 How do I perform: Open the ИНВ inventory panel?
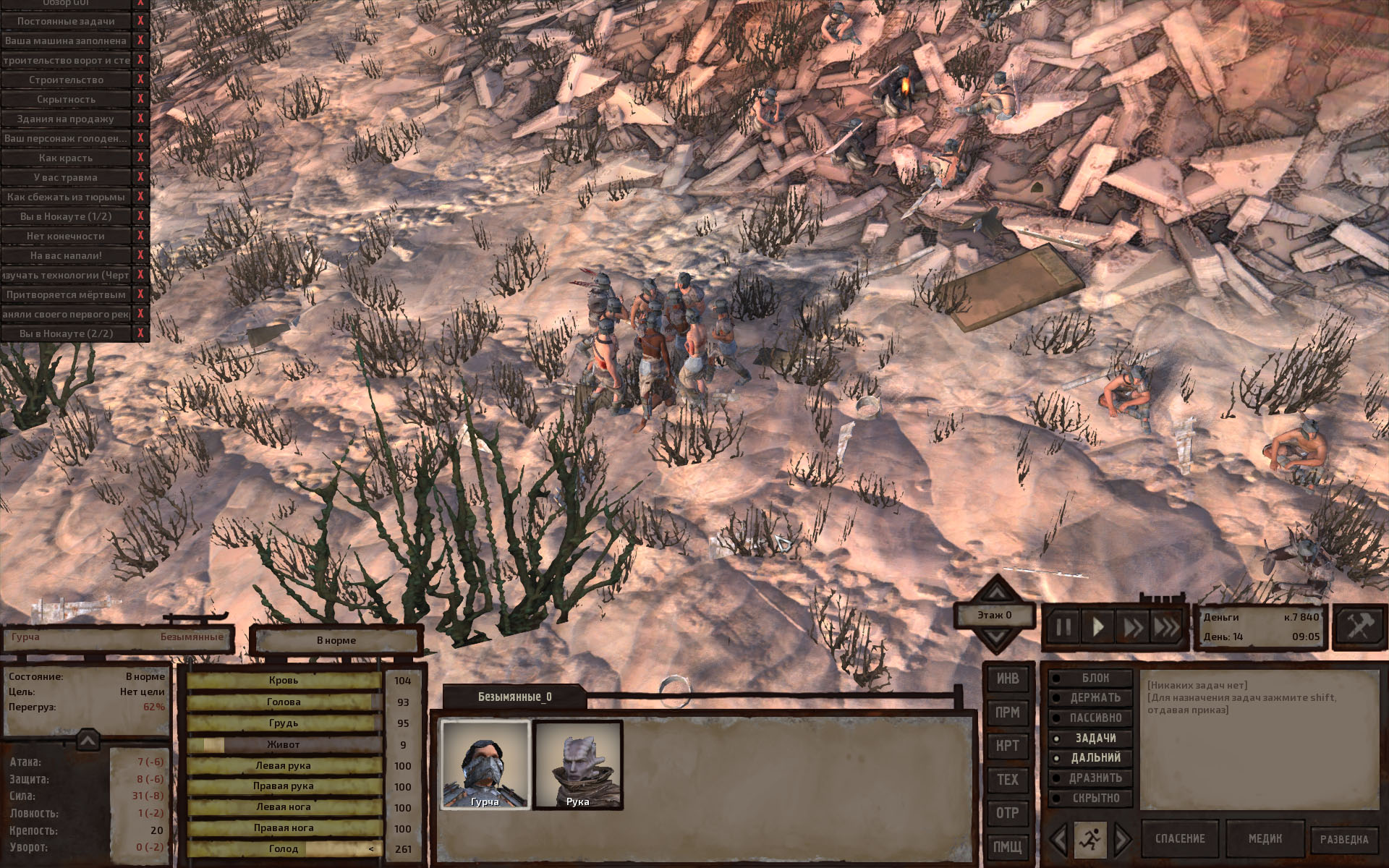1007,678
